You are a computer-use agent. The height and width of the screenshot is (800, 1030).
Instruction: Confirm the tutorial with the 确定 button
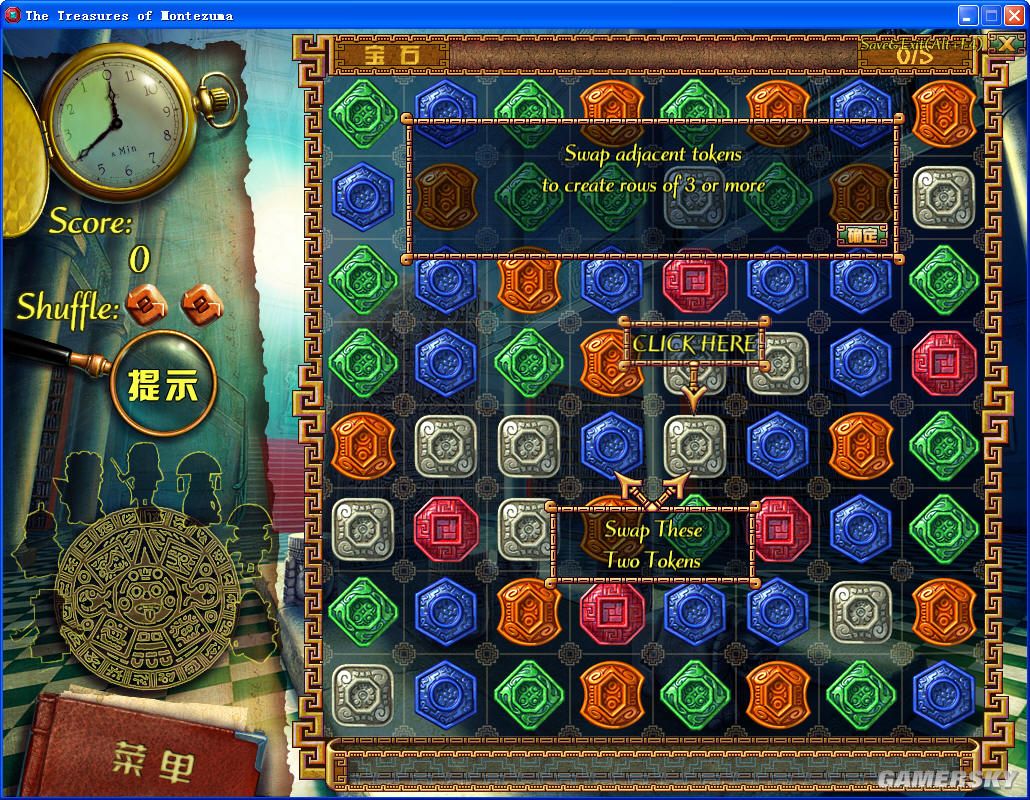861,235
